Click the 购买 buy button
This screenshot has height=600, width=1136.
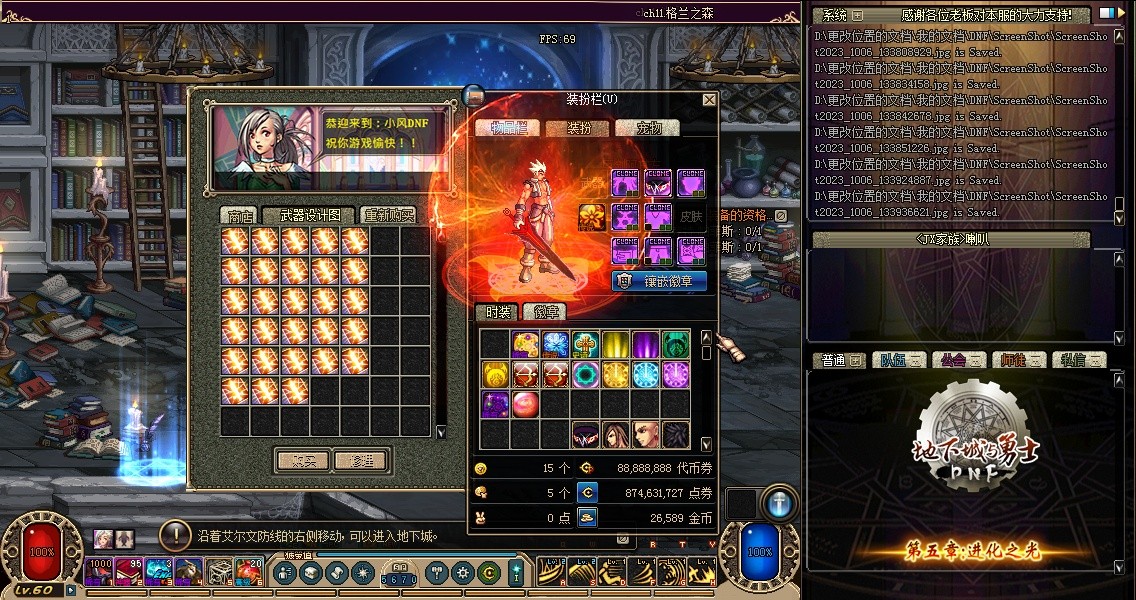[x=303, y=461]
